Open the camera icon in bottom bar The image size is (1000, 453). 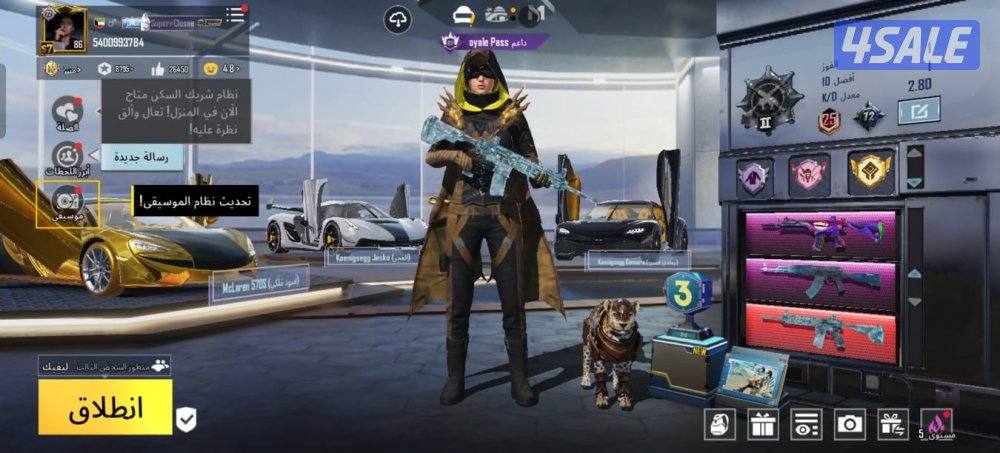click(x=850, y=424)
